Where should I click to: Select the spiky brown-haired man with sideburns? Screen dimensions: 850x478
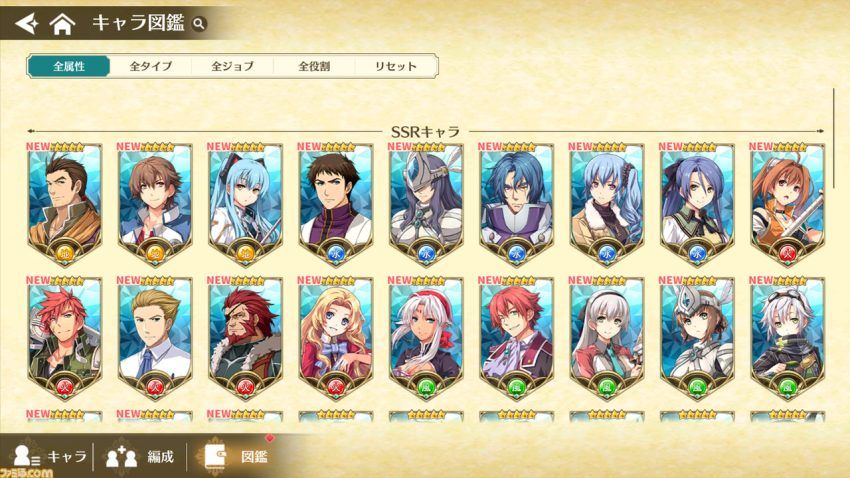click(65, 197)
